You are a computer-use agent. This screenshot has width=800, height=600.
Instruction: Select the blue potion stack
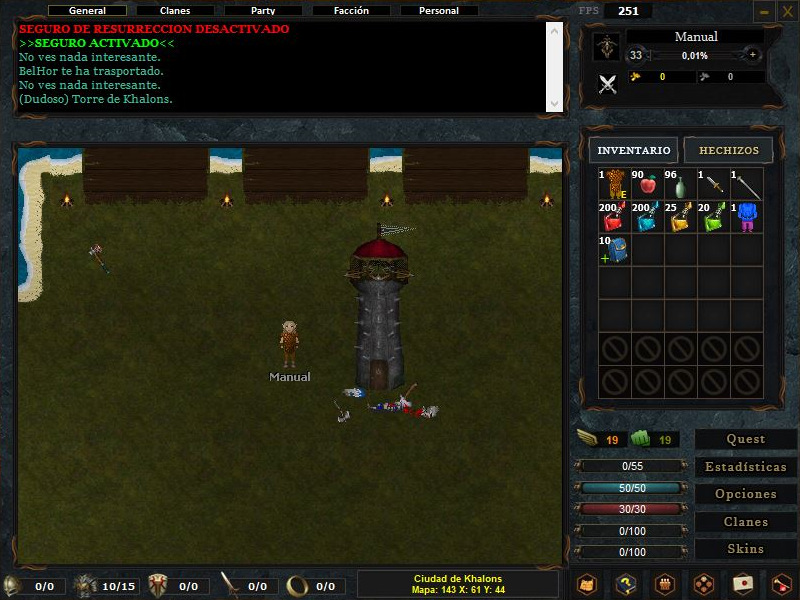pyautogui.click(x=647, y=218)
